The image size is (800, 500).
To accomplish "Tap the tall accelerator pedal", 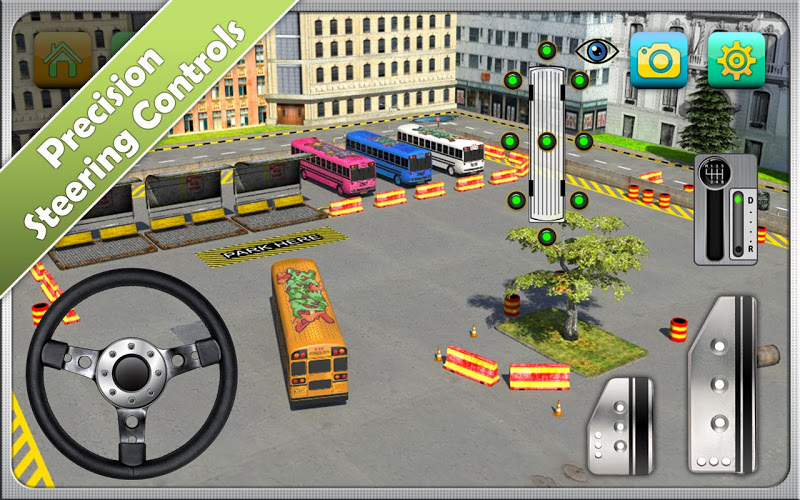I will click(x=720, y=384).
